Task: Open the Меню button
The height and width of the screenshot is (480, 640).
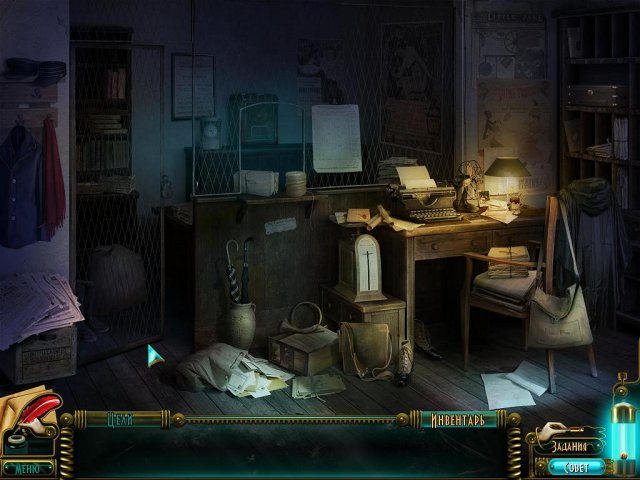Action: pyautogui.click(x=28, y=467)
